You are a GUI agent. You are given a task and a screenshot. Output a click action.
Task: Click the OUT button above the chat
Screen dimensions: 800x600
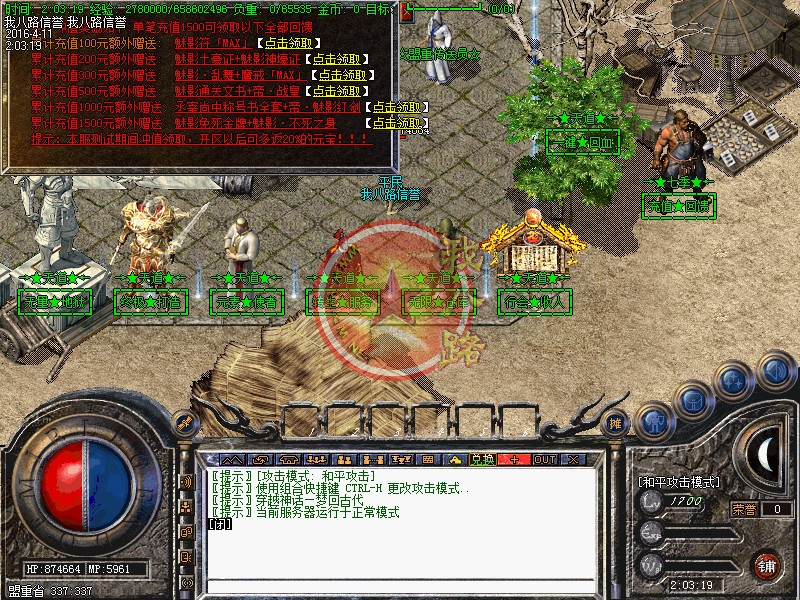coord(544,459)
